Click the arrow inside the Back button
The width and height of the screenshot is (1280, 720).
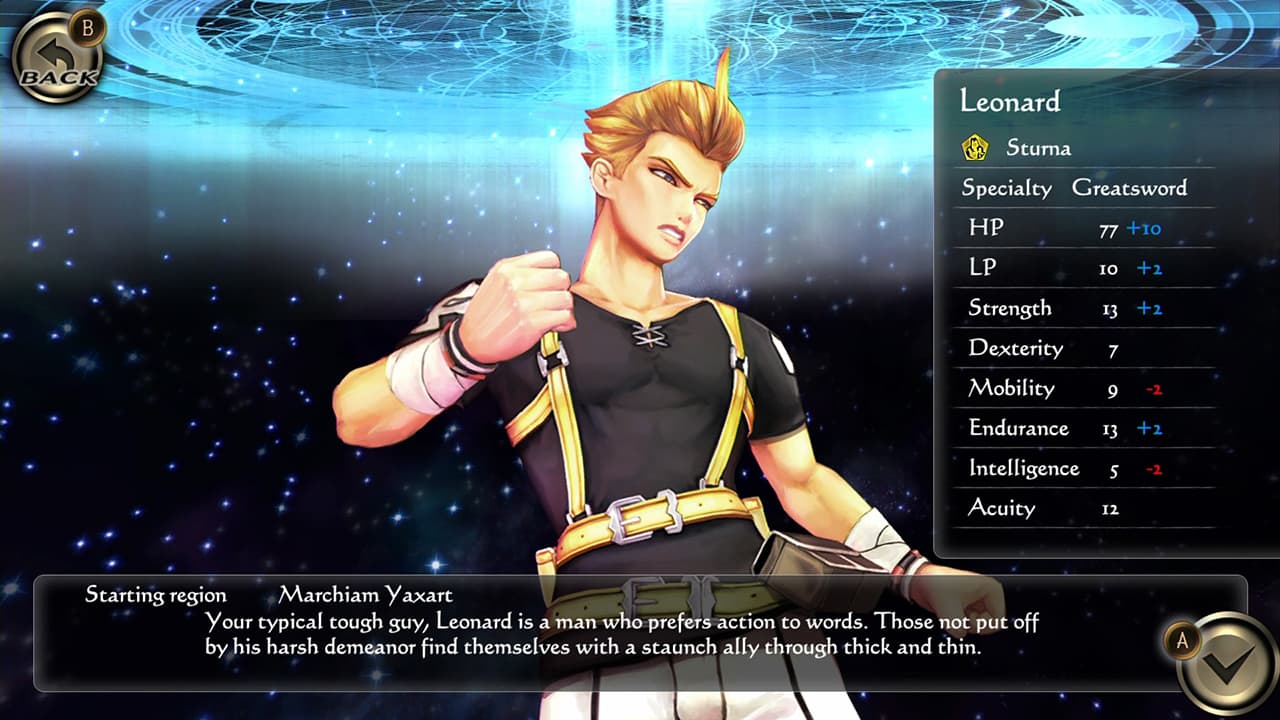53,54
